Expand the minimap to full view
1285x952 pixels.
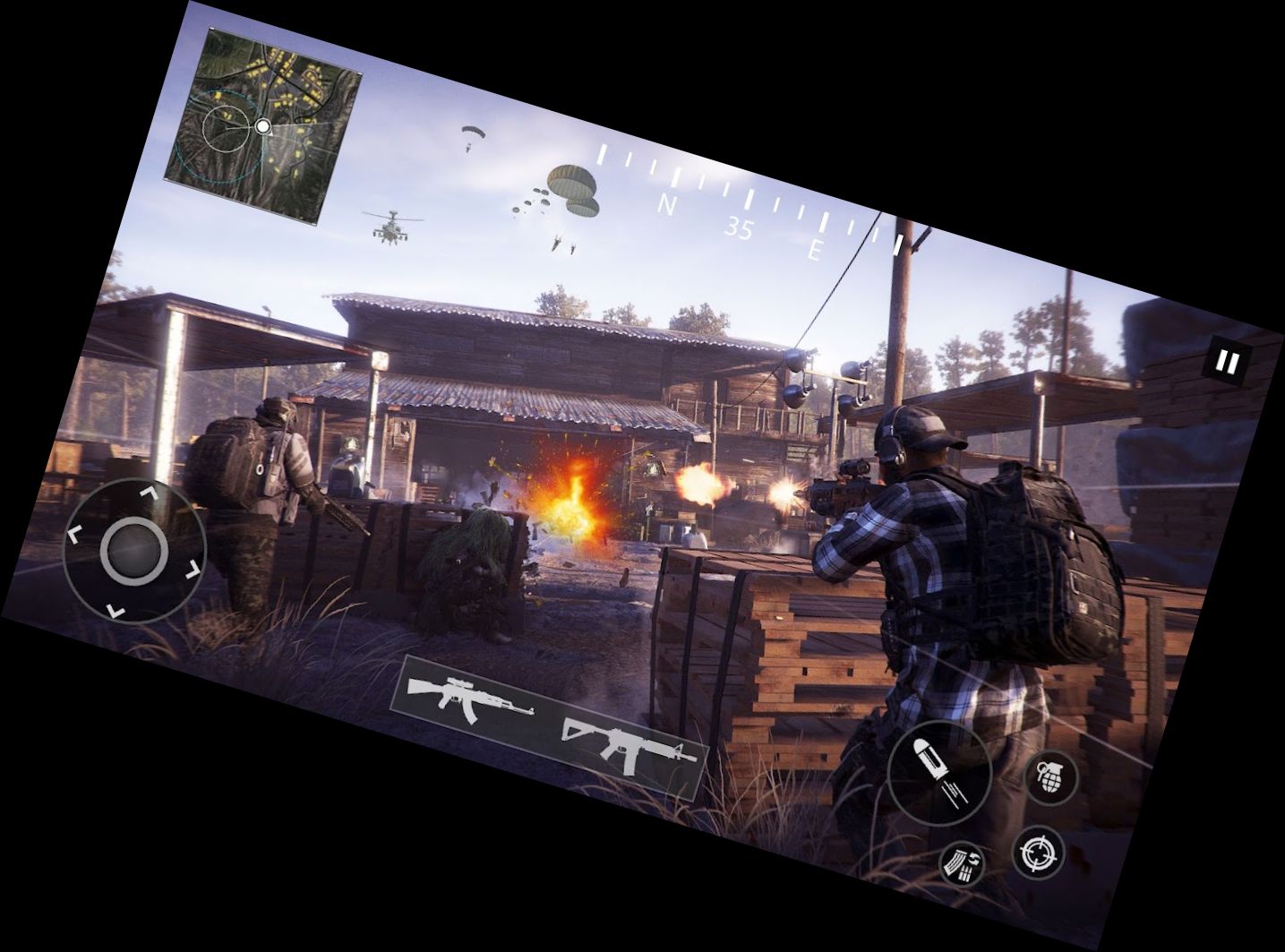click(264, 125)
